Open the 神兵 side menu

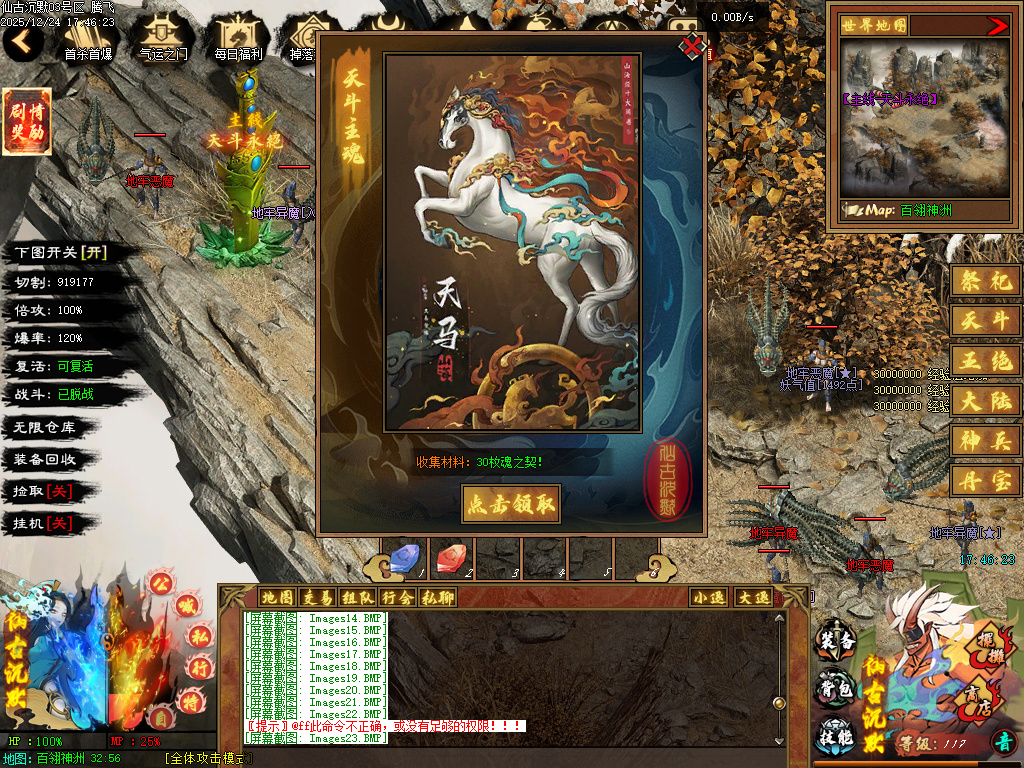[985, 441]
